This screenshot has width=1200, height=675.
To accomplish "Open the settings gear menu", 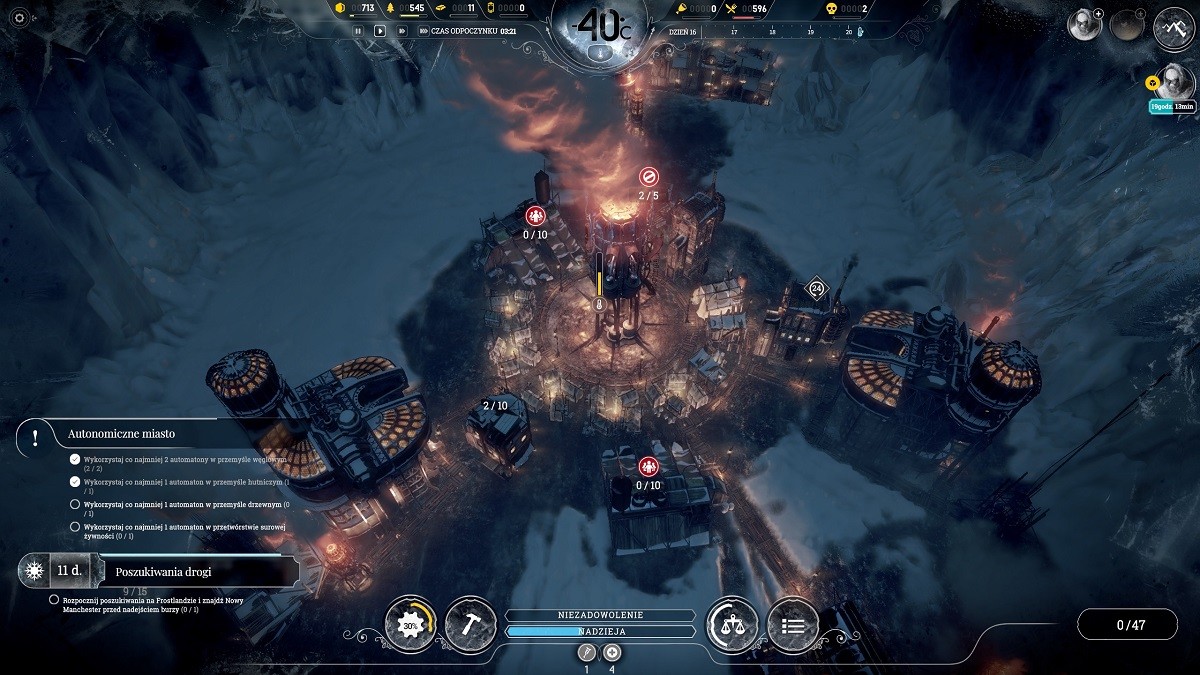I will 17,18.
